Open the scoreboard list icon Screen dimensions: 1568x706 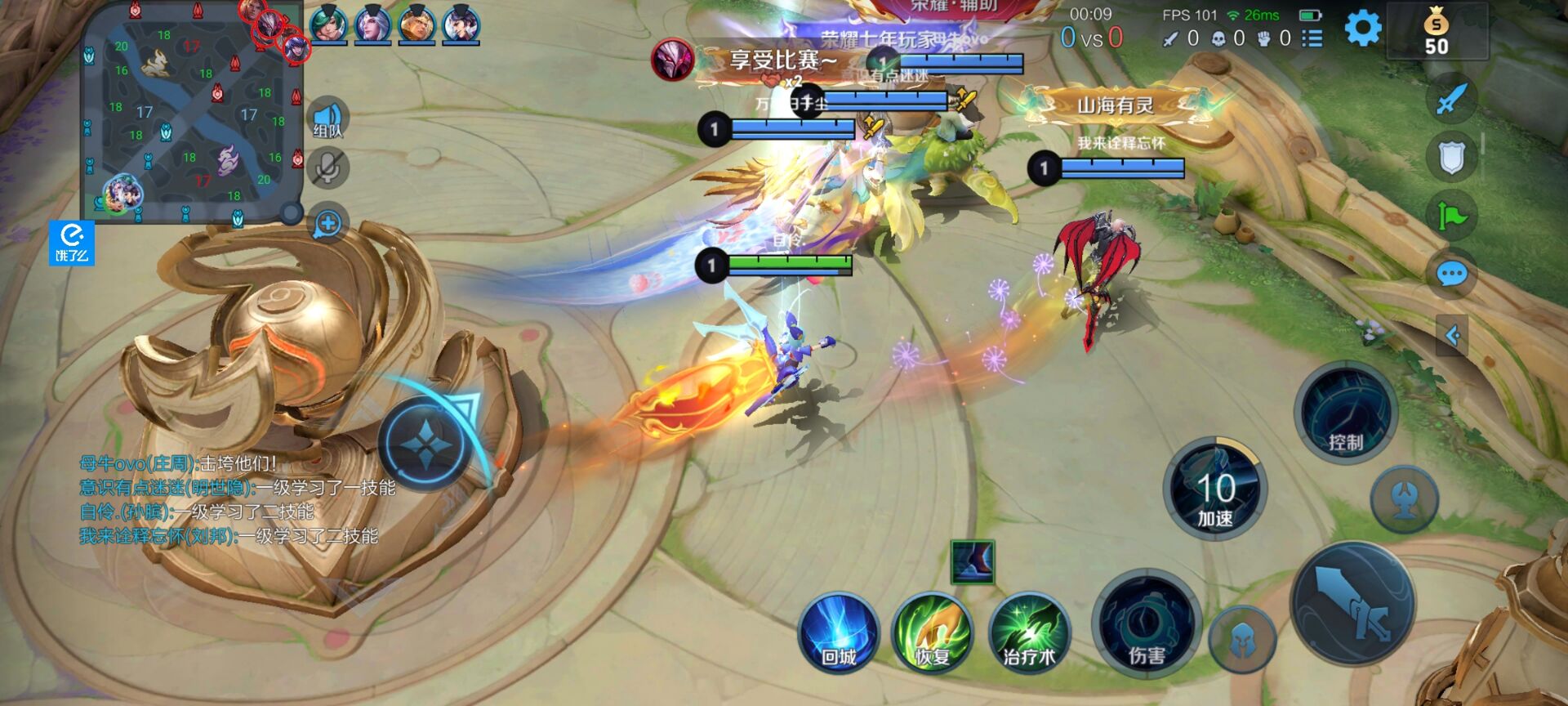pyautogui.click(x=1312, y=38)
